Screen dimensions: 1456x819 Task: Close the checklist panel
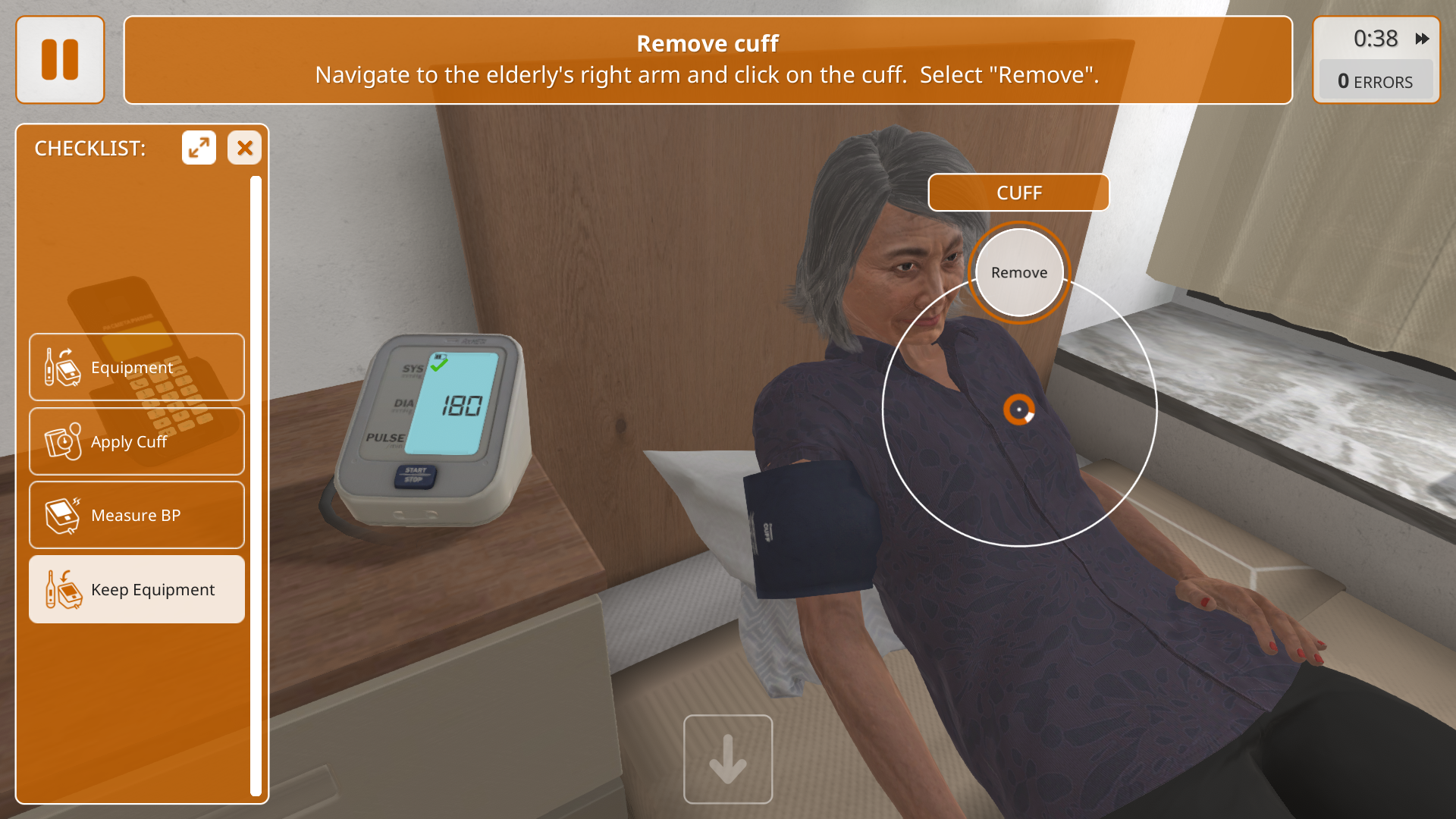click(244, 148)
